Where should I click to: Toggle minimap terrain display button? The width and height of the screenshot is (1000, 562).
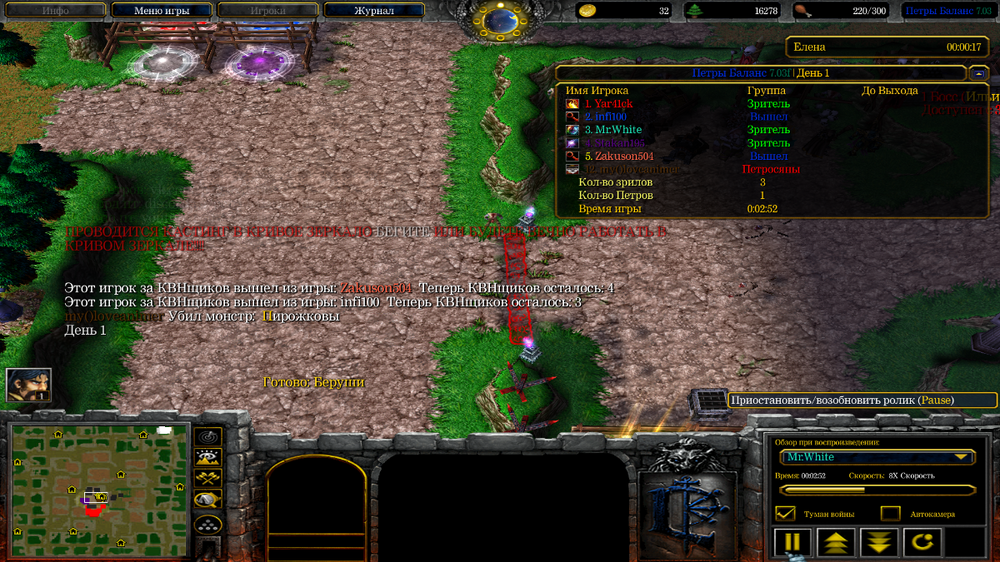pyautogui.click(x=208, y=458)
